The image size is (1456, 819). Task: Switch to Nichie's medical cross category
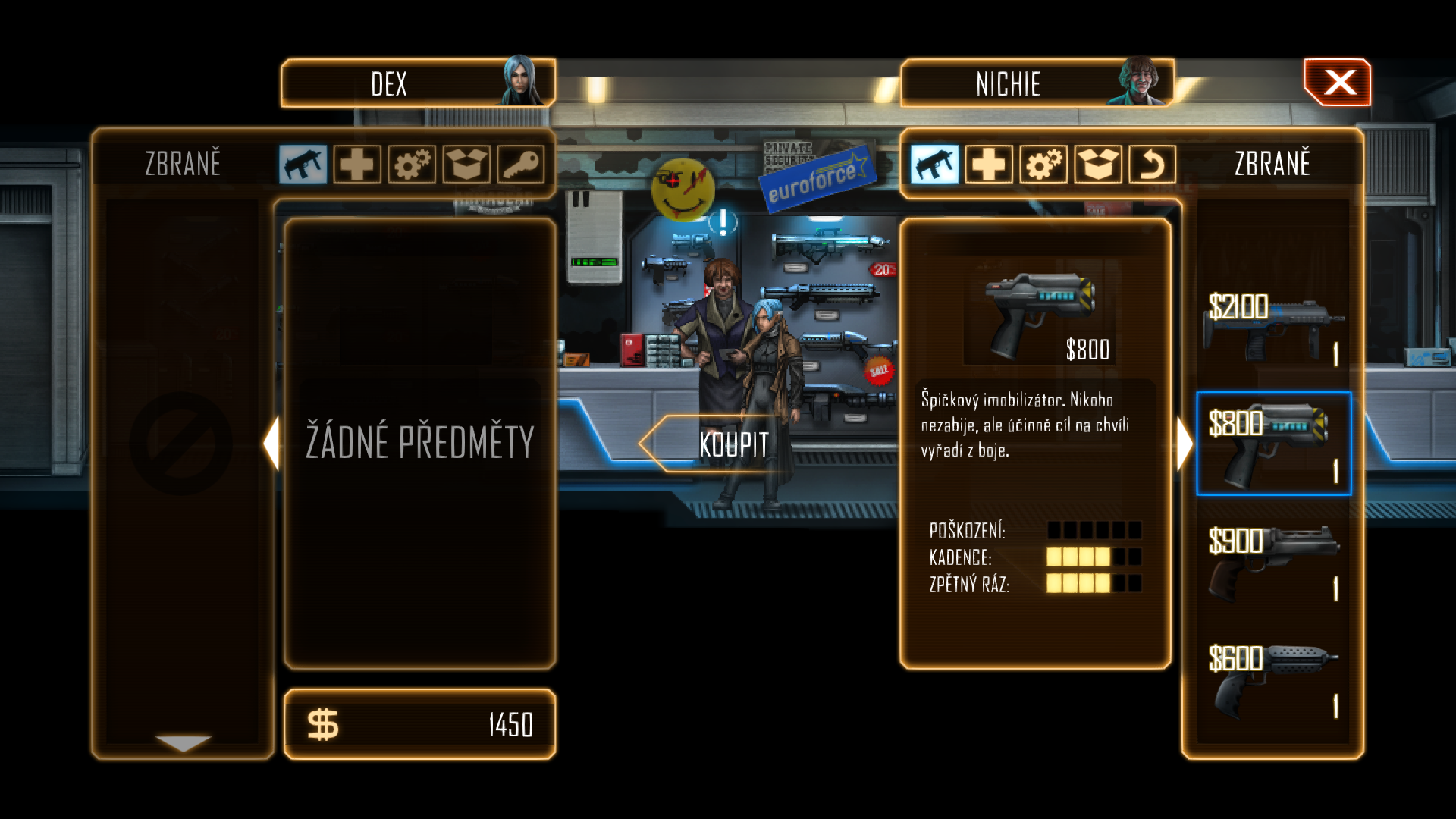point(989,164)
